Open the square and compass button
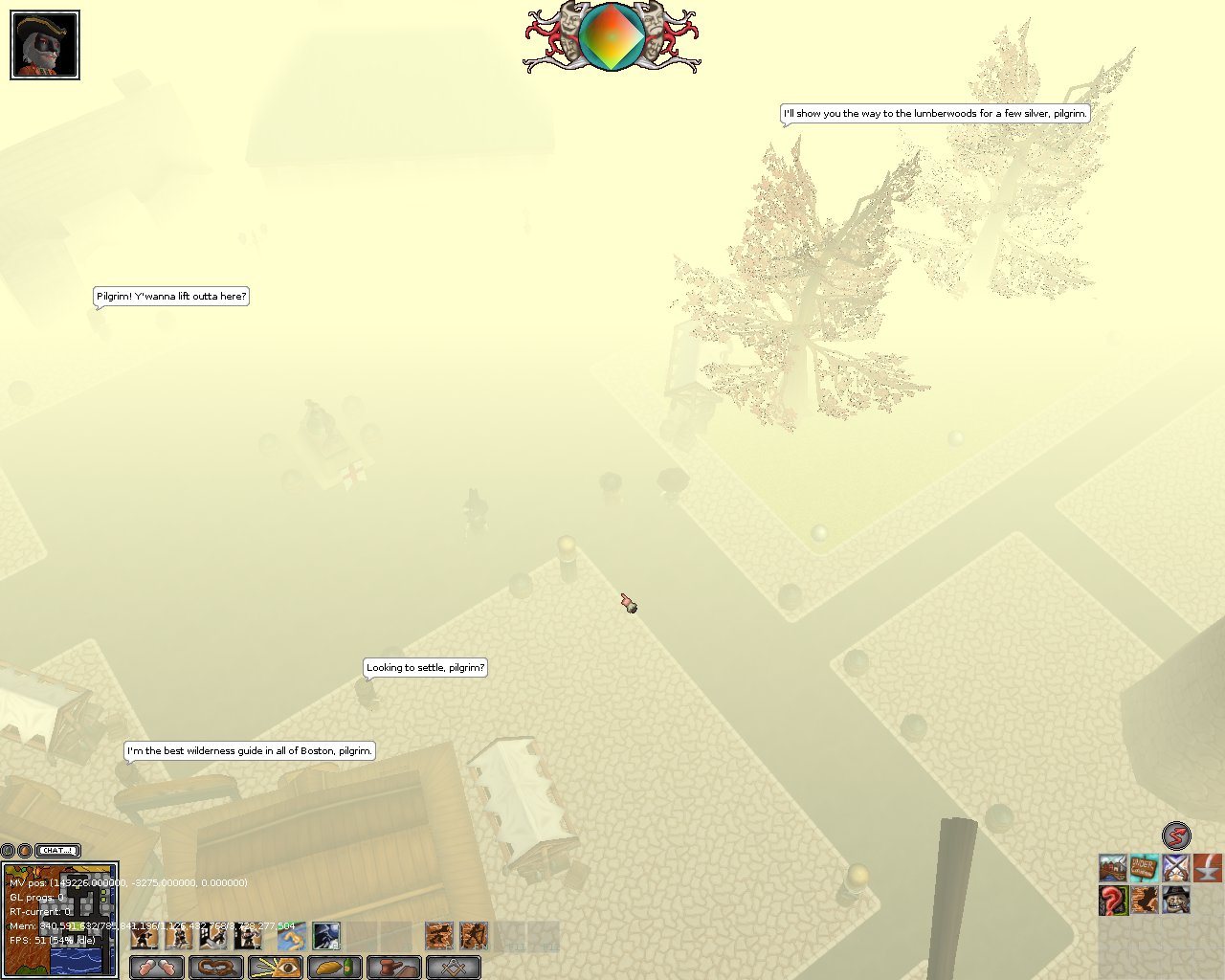This screenshot has height=980, width=1225. coord(453,968)
